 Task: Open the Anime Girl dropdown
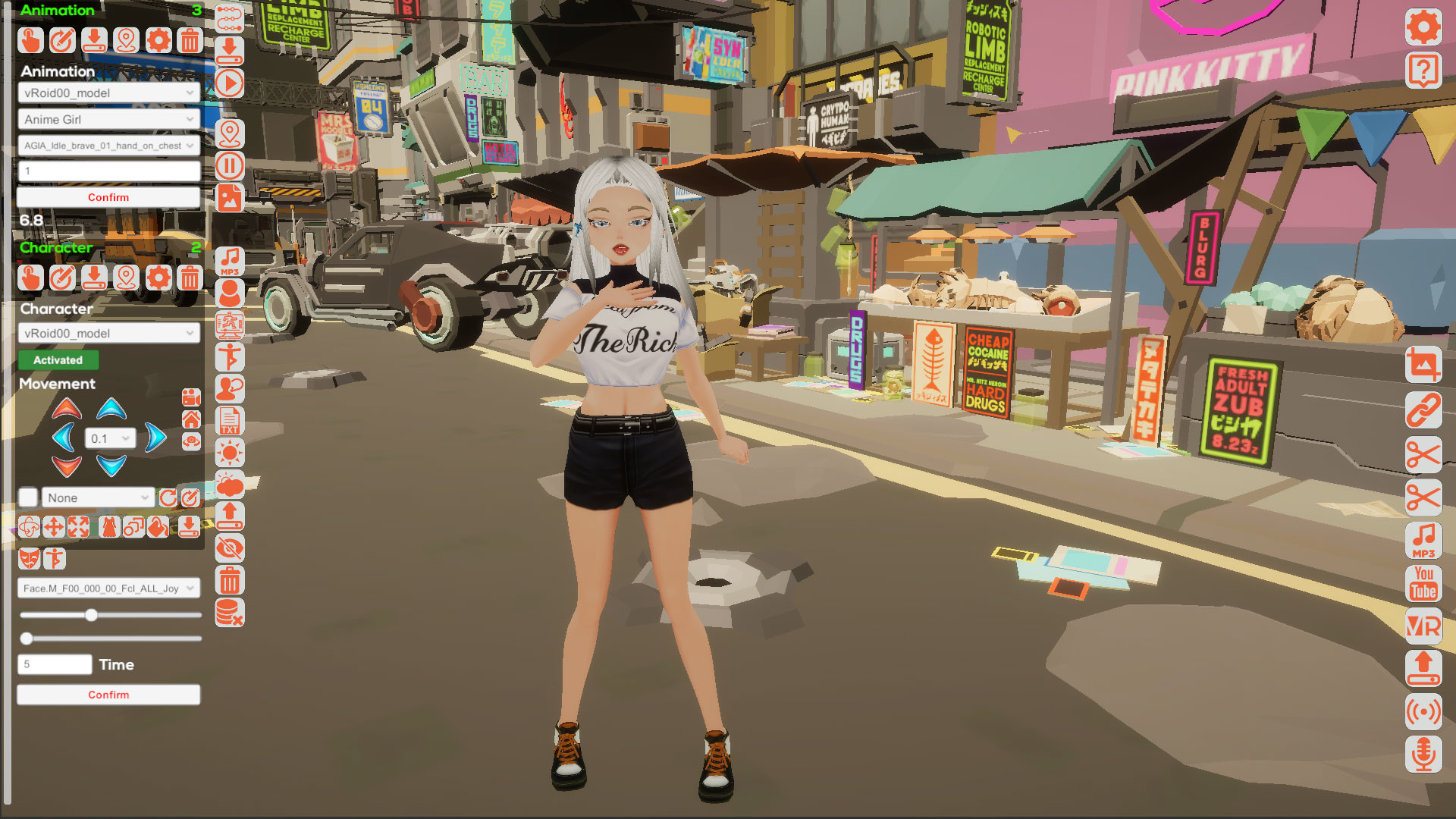click(x=108, y=119)
